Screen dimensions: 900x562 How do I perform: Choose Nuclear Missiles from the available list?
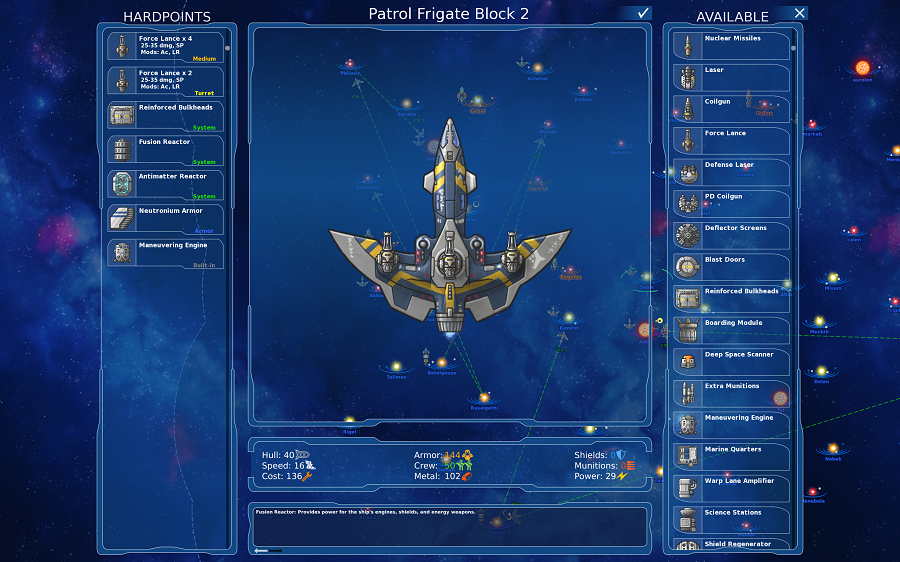731,46
